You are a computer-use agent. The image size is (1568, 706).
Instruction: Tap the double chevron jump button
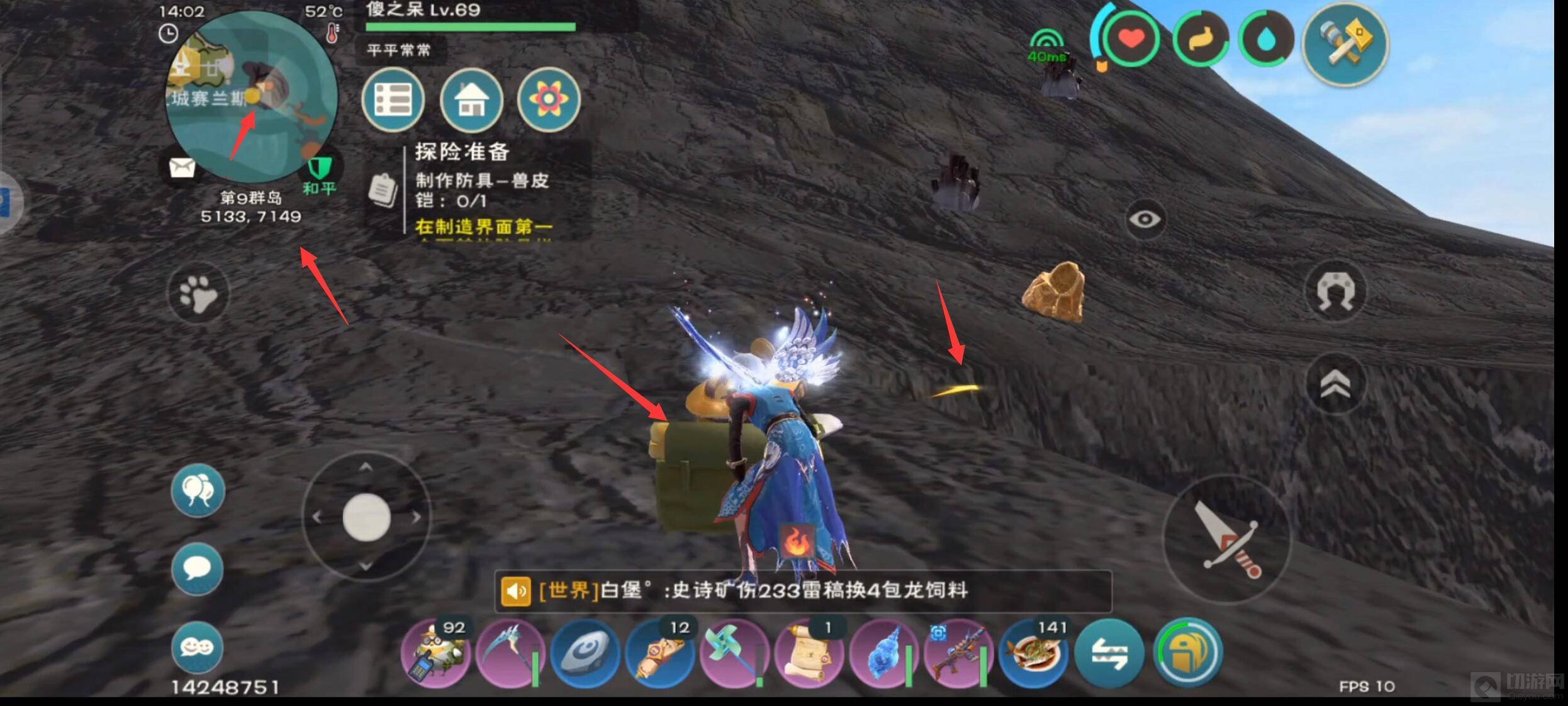click(x=1335, y=384)
